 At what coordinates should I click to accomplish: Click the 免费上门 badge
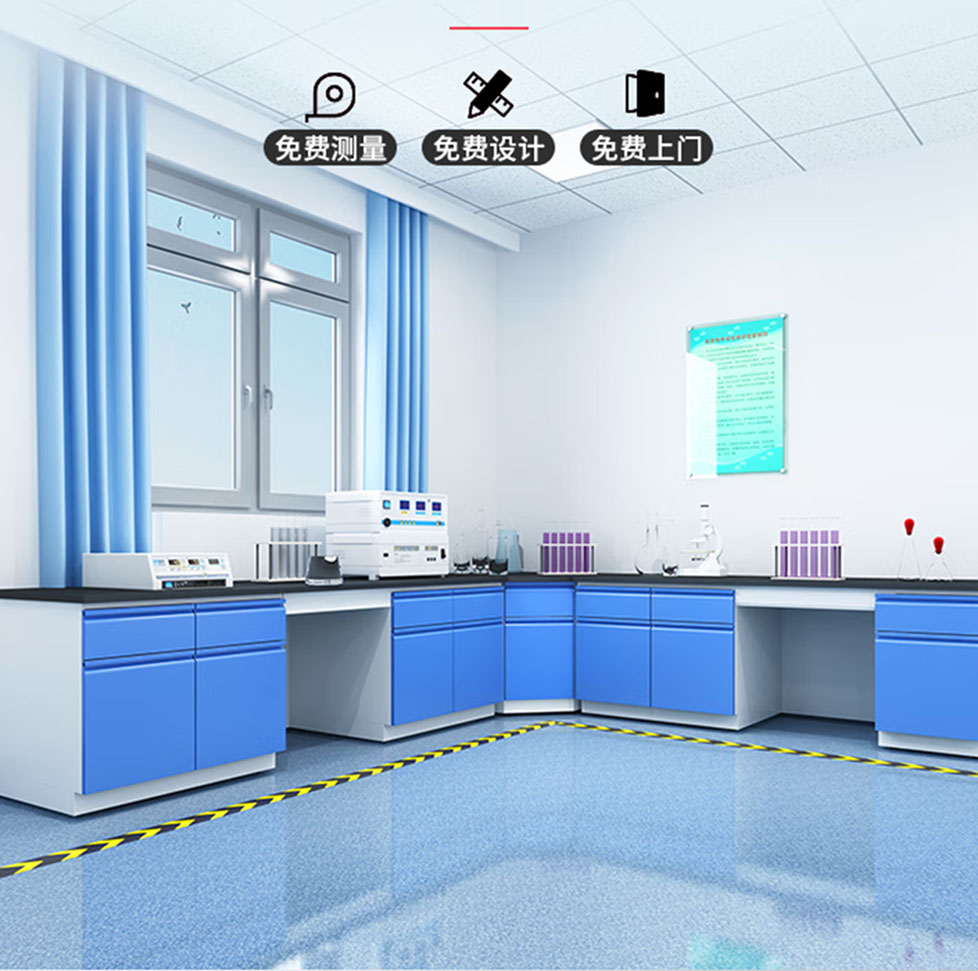click(646, 148)
